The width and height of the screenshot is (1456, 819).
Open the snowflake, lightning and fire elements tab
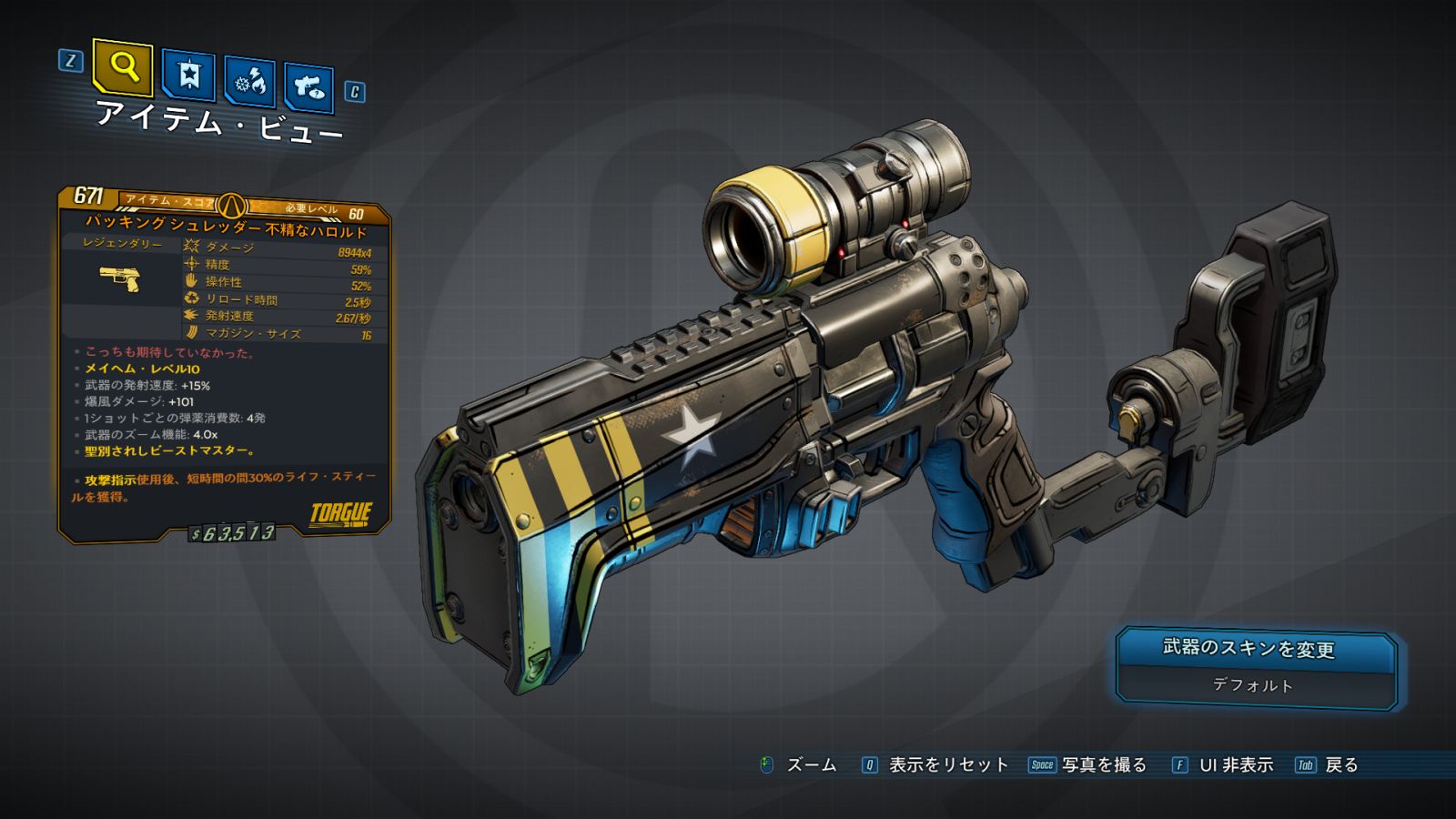click(249, 82)
